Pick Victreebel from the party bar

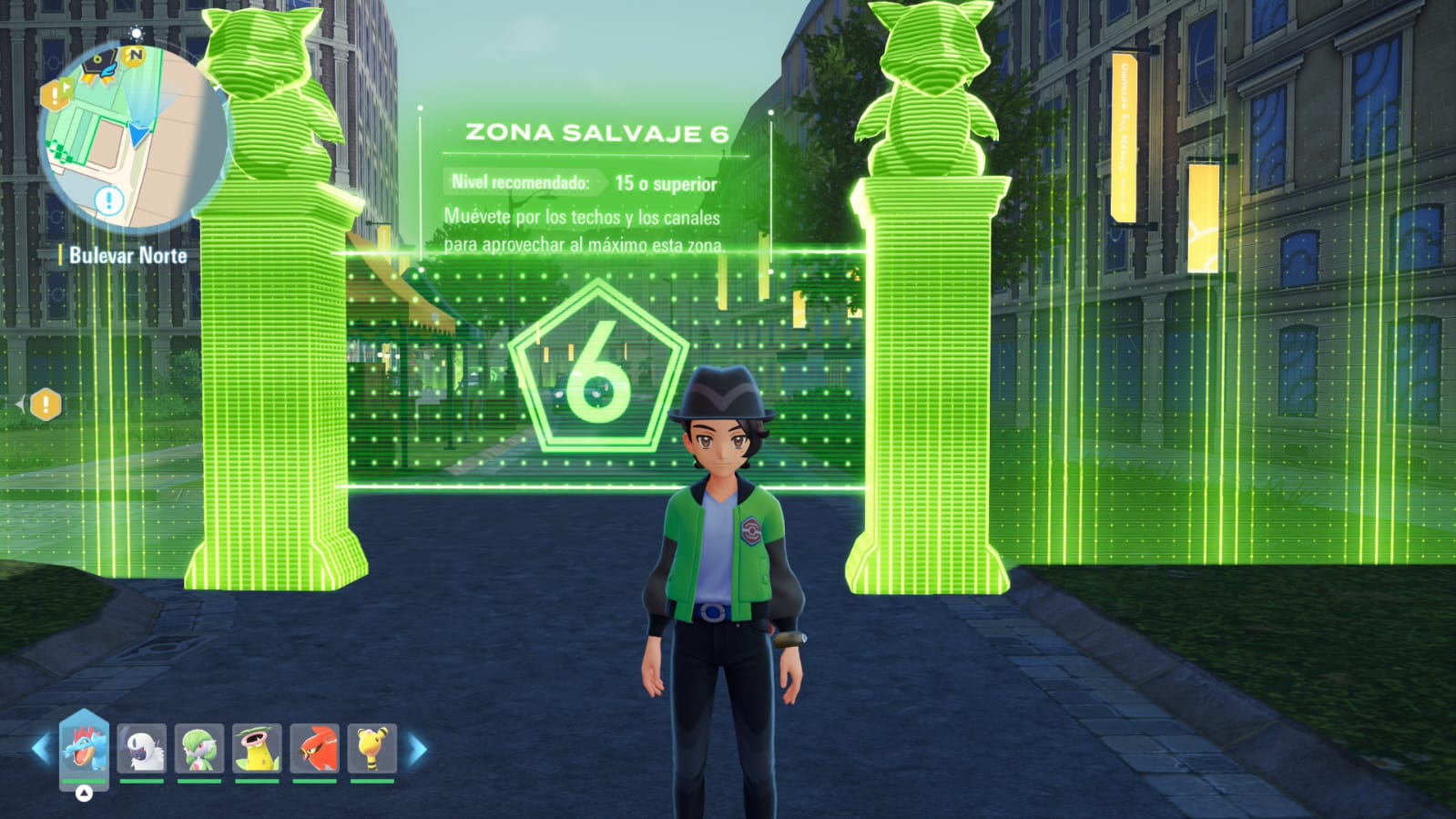pos(257,748)
